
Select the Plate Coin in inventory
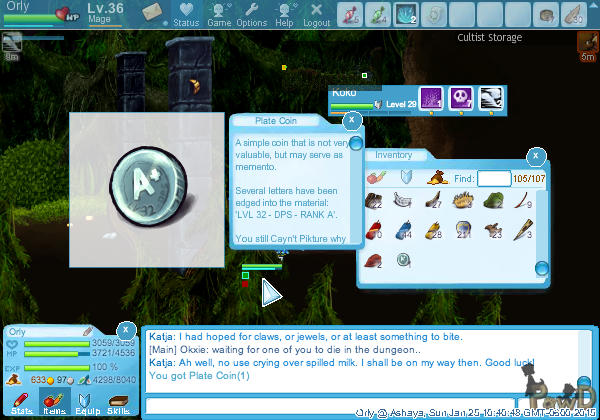(x=403, y=260)
